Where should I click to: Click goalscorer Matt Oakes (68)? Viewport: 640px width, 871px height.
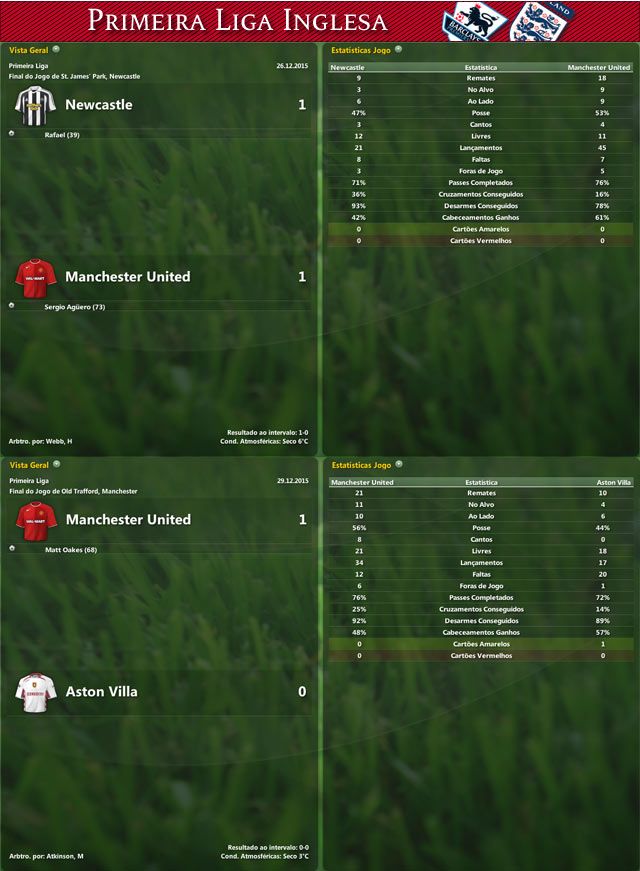(71, 550)
